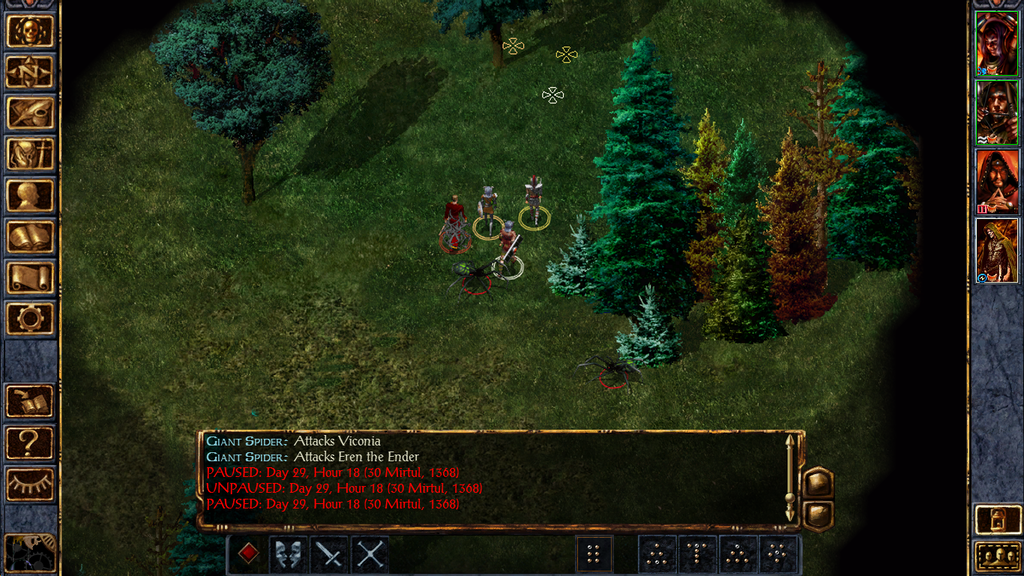Click the crossed swords stop action
This screenshot has height=576, width=1024.
coord(370,554)
